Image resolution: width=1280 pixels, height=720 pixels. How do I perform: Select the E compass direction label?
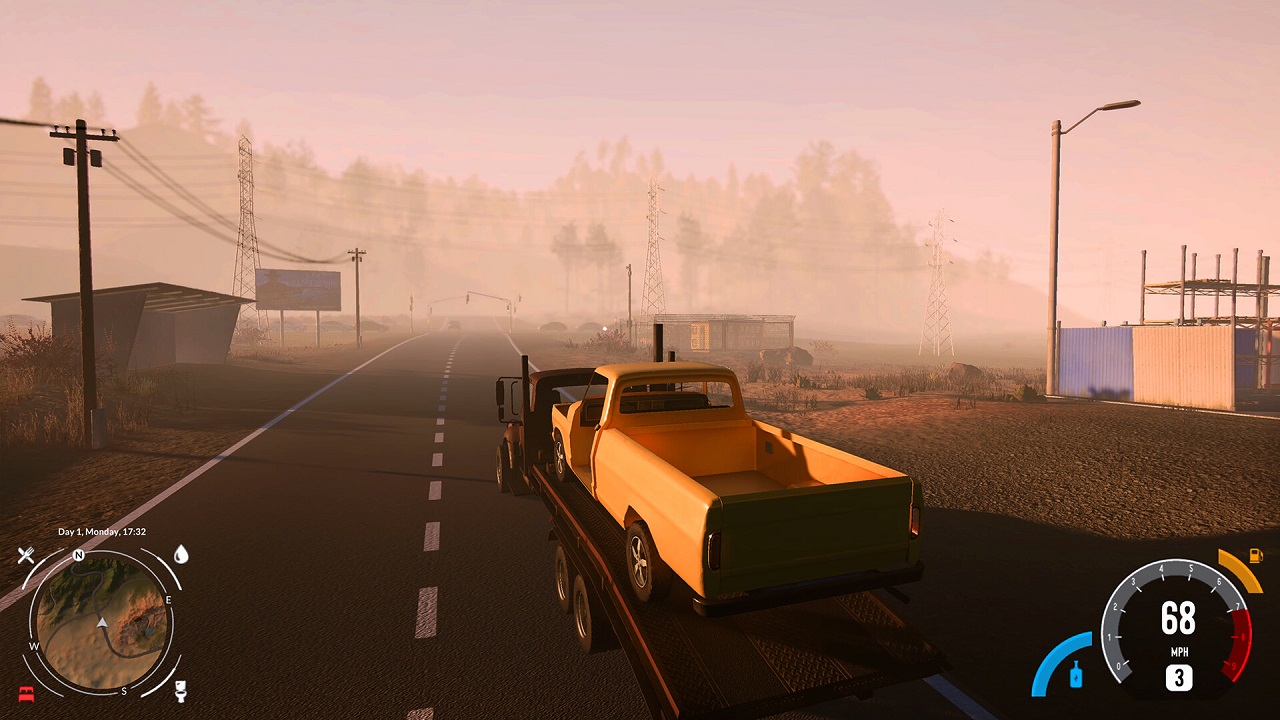(x=169, y=599)
